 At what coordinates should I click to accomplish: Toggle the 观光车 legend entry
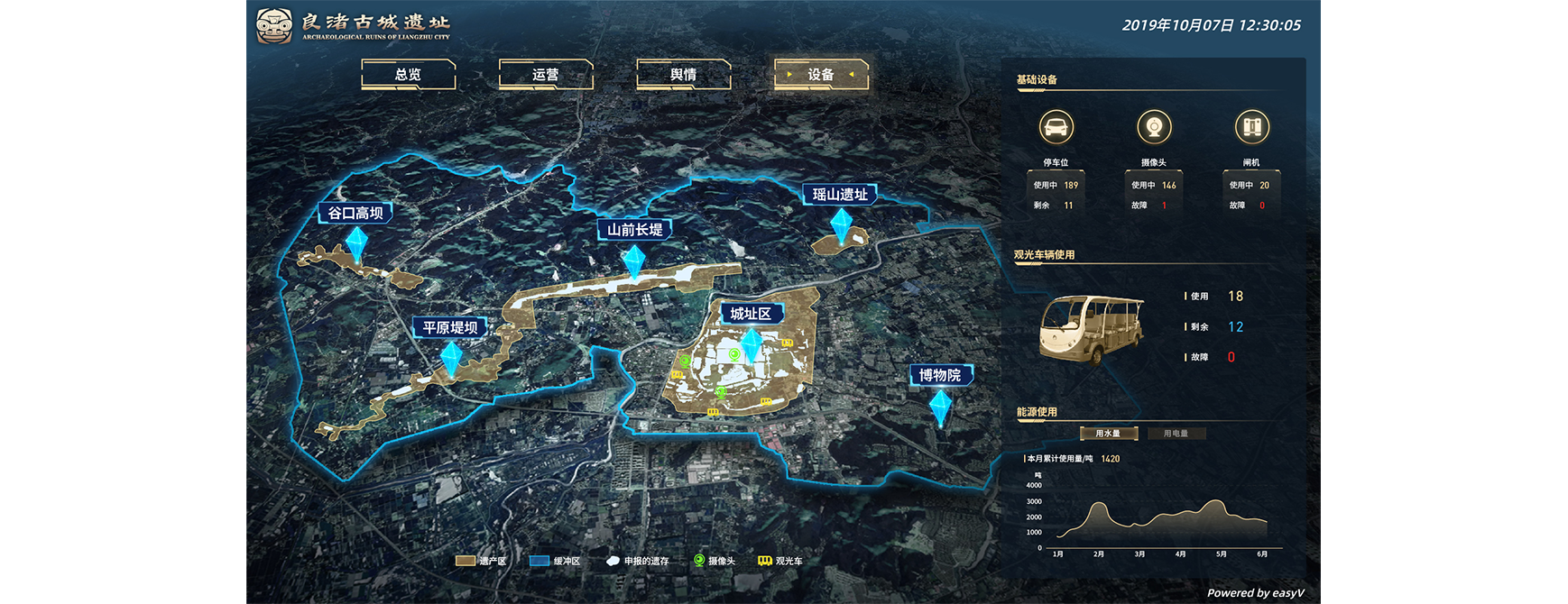click(779, 561)
